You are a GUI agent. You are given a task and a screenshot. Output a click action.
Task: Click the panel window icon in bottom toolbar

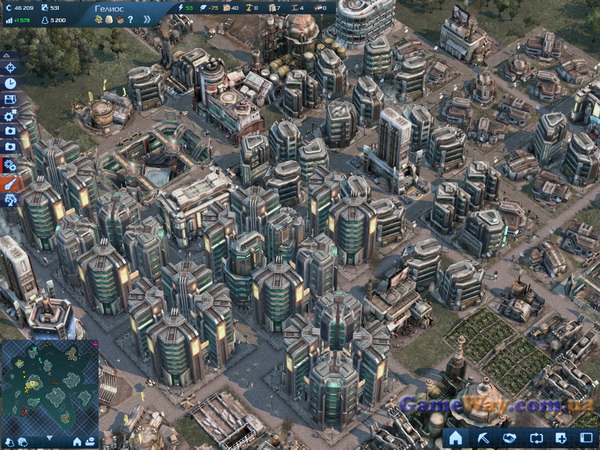(585, 438)
